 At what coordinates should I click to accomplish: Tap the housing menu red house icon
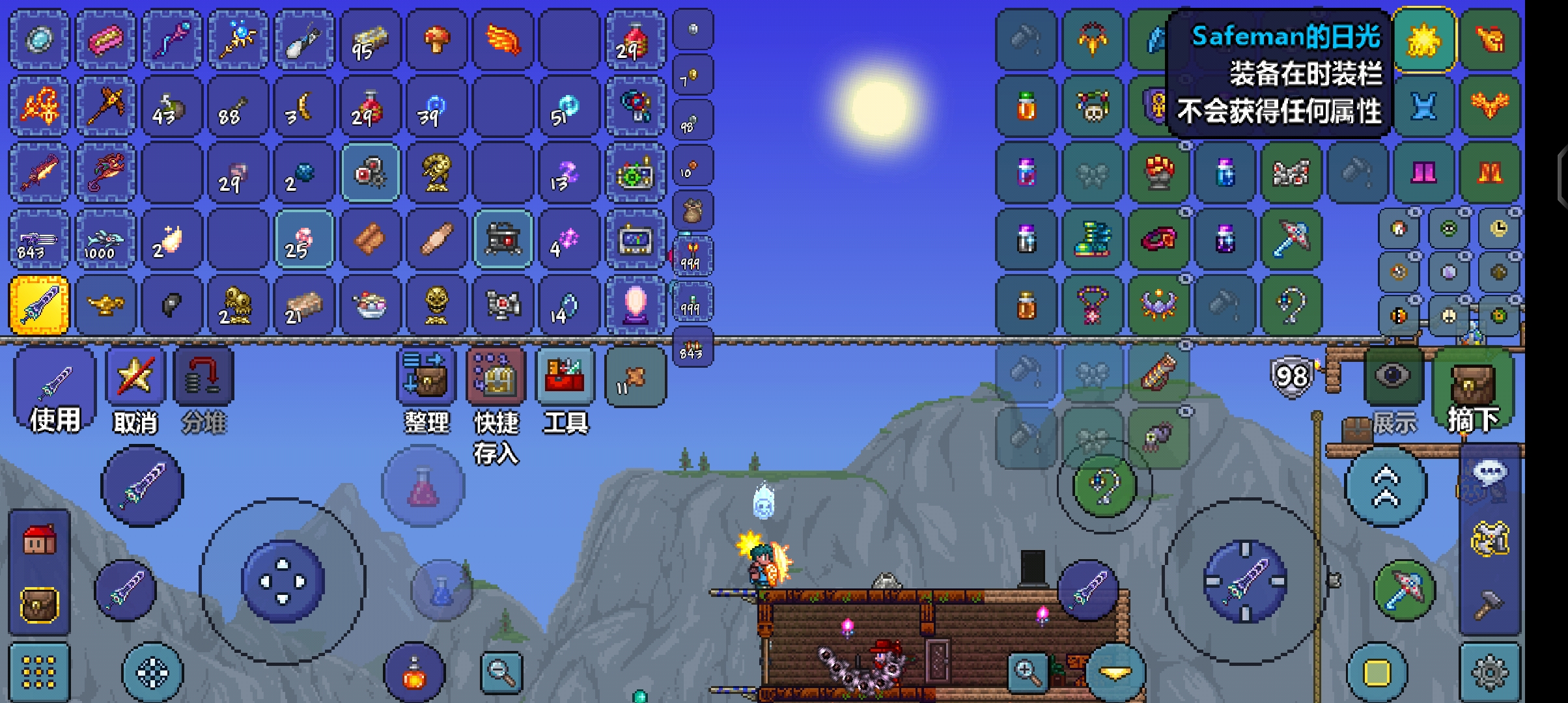[x=39, y=540]
